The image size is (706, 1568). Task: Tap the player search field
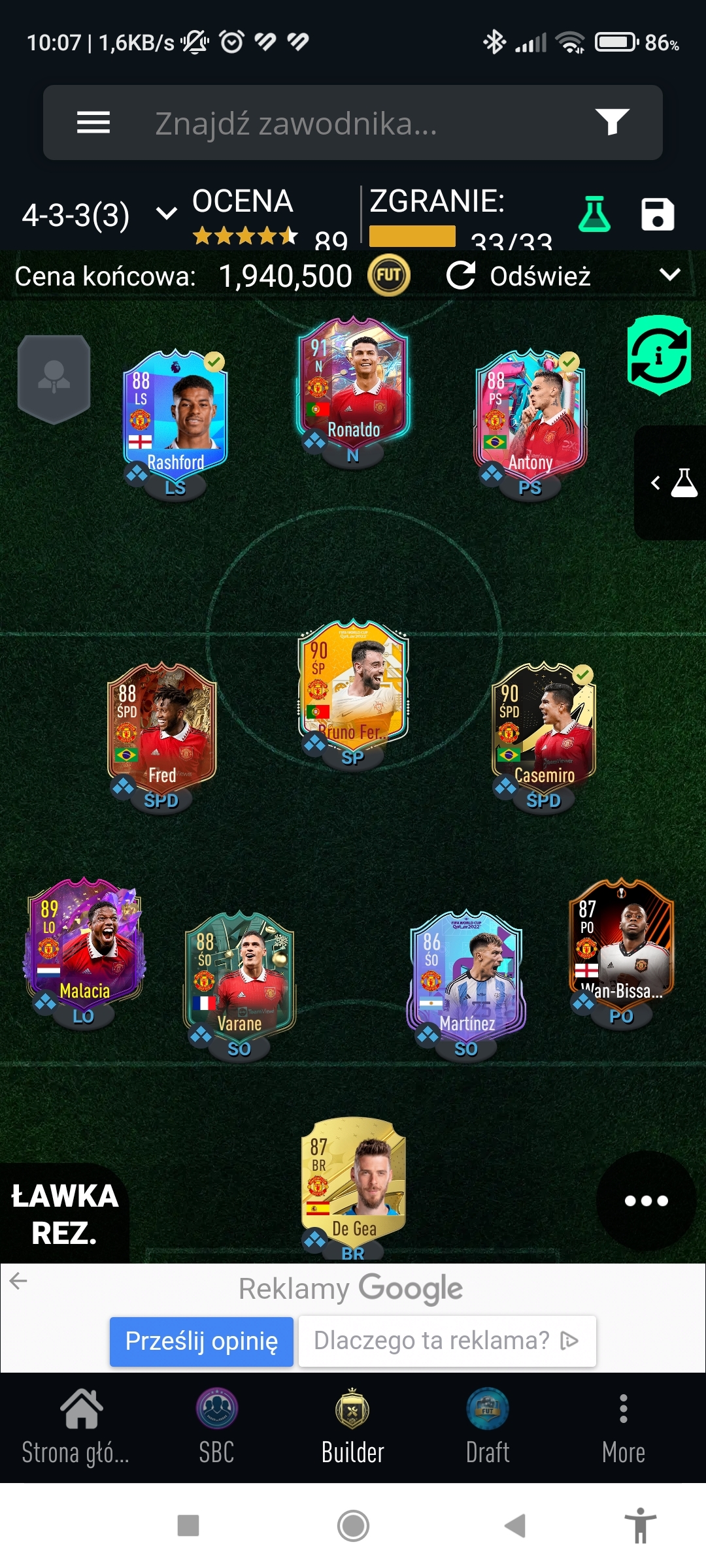[x=353, y=123]
